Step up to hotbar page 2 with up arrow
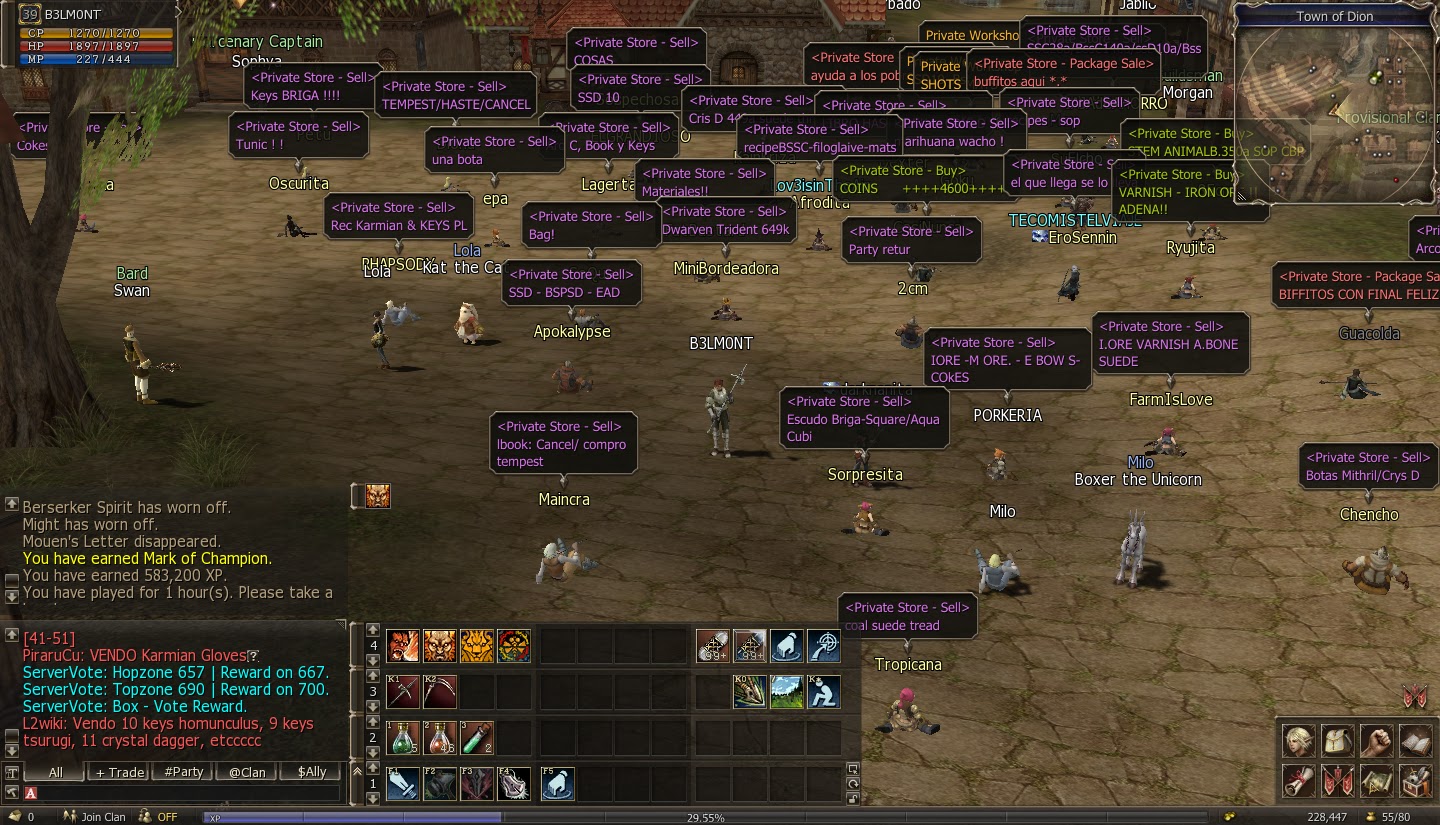Image resolution: width=1440 pixels, height=825 pixels. point(373,722)
